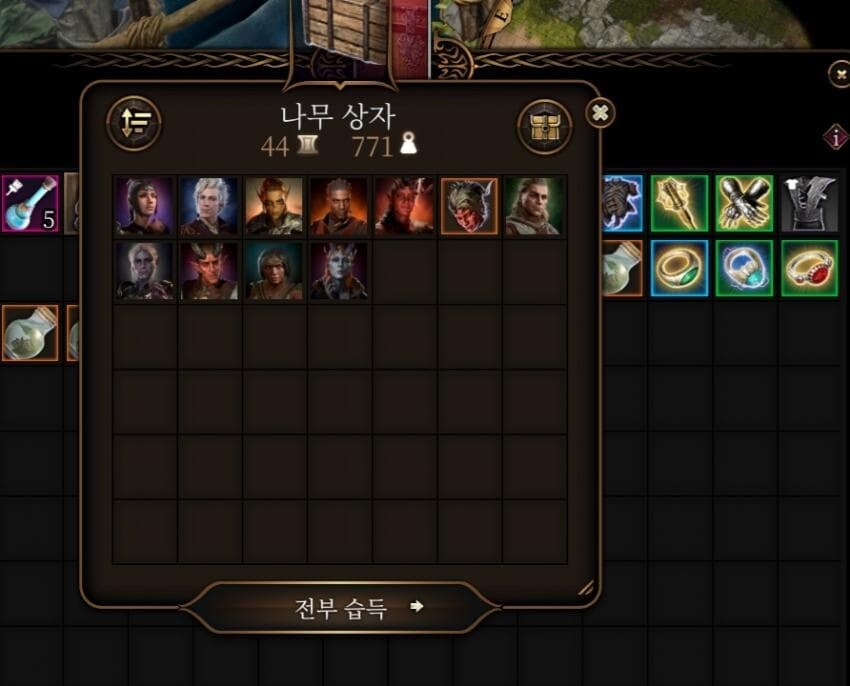
Task: Pick Minthara's pale drow portrait
Action: coord(144,271)
